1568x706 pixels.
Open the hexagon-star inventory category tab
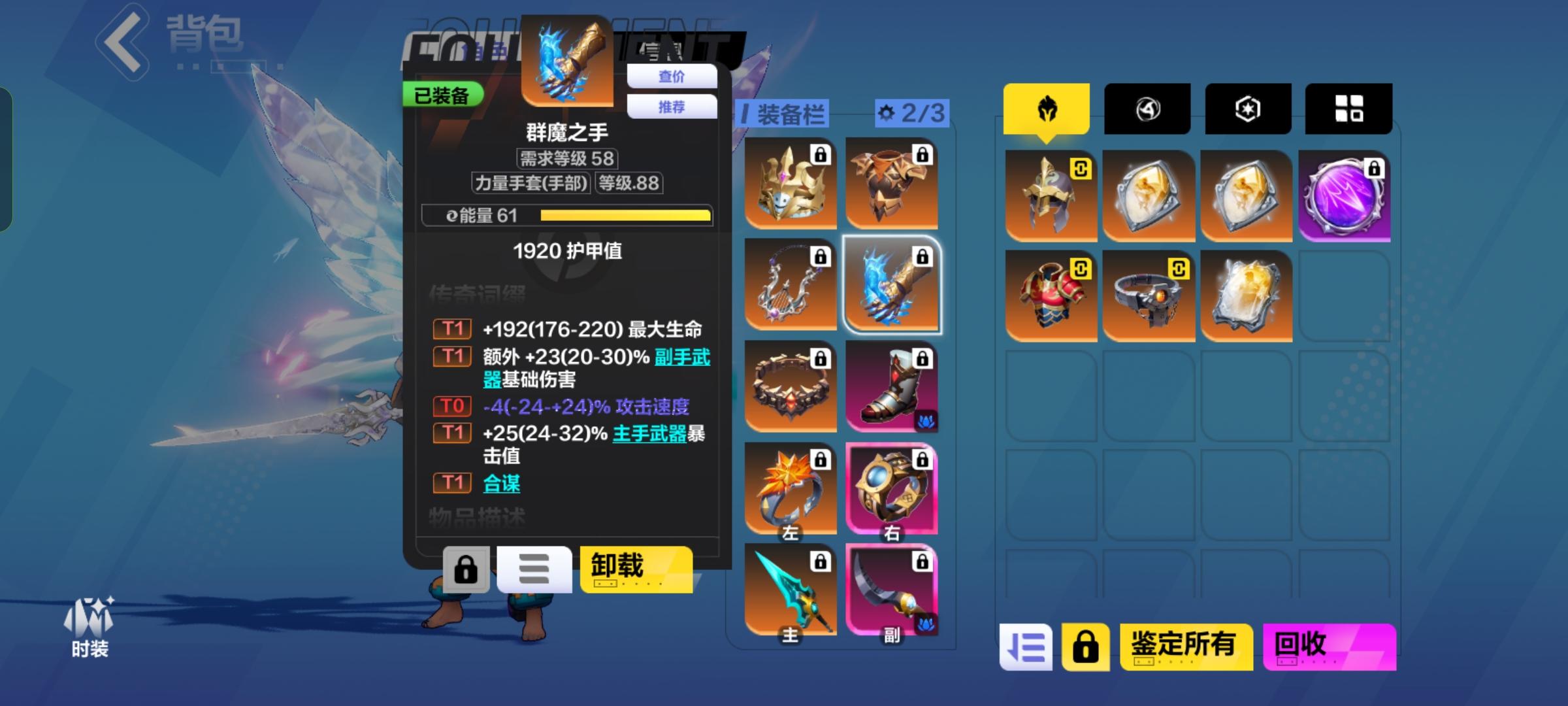tap(1247, 108)
